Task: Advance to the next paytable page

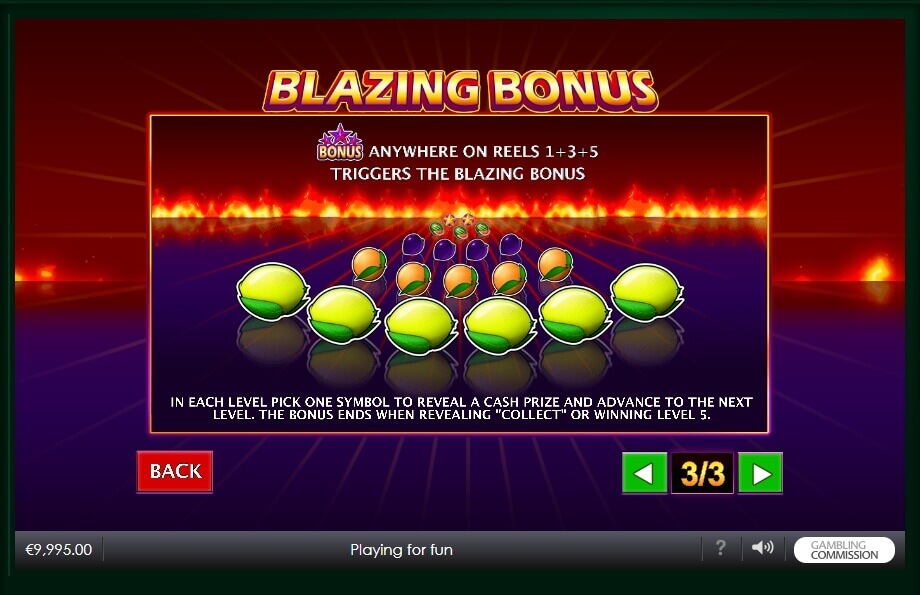Action: [x=760, y=473]
